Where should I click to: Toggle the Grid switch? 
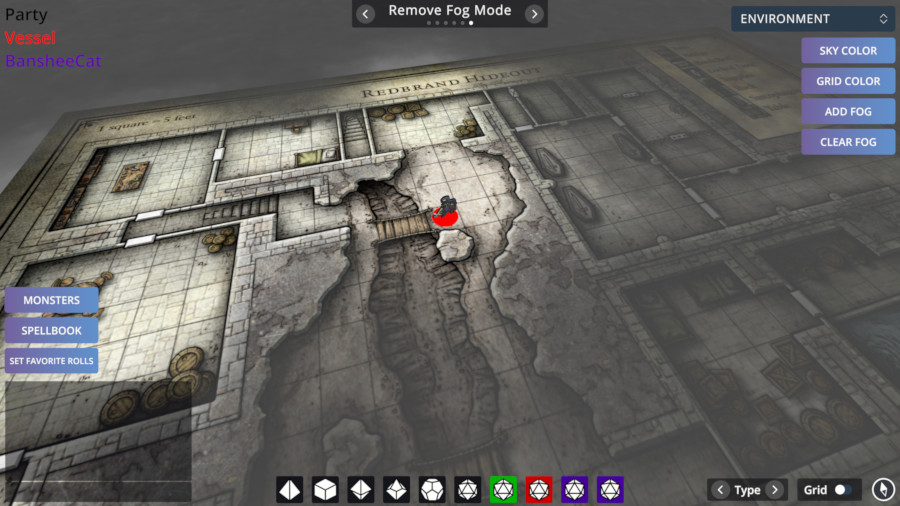[845, 490]
